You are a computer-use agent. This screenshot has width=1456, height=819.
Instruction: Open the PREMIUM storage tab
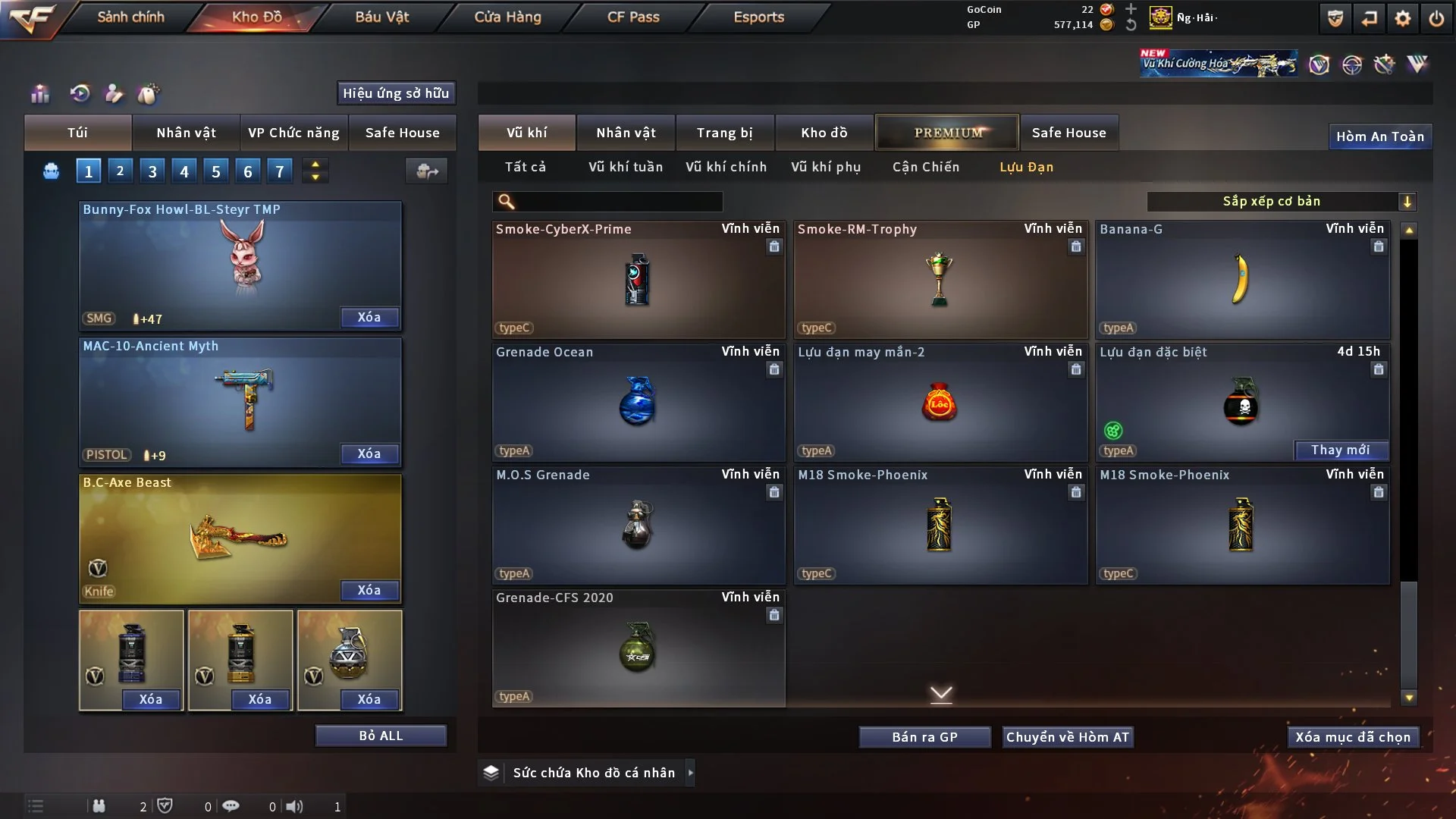pyautogui.click(x=948, y=133)
